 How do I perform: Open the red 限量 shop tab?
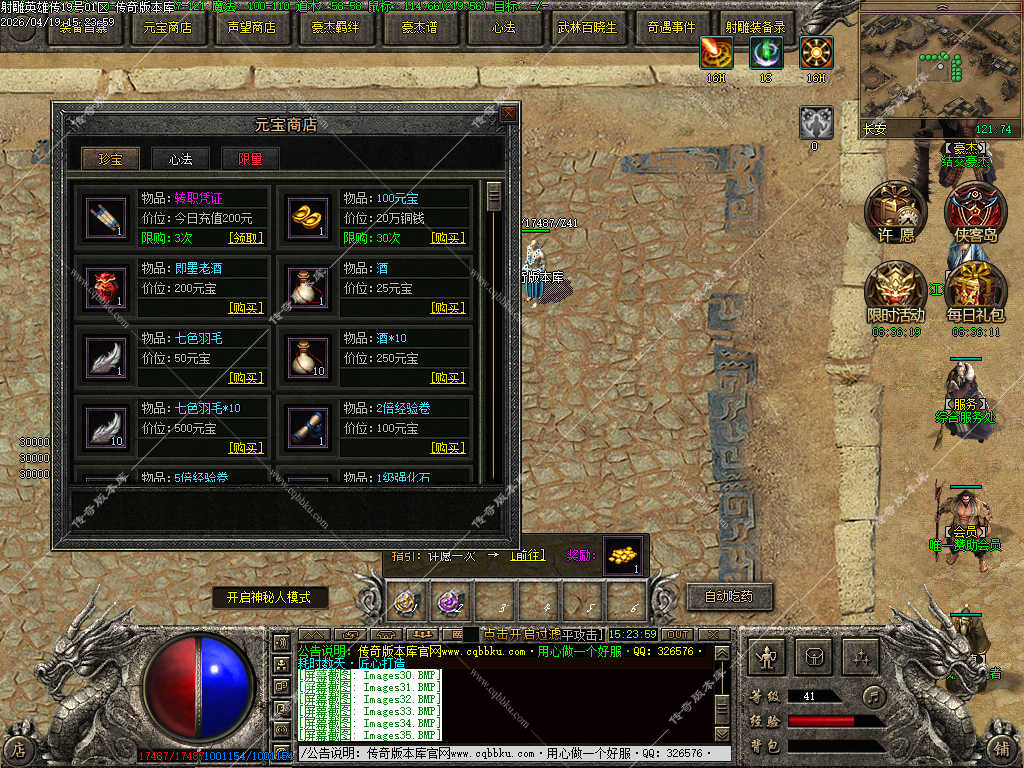point(250,159)
